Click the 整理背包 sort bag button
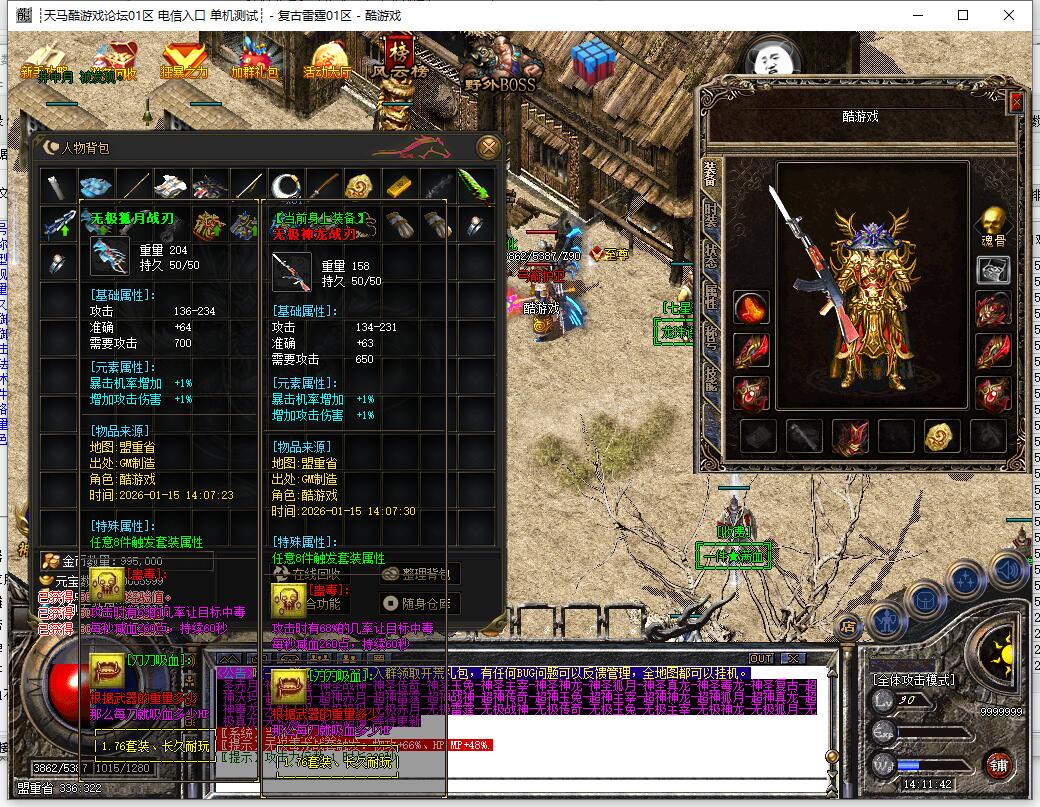1040x807 pixels. [x=420, y=574]
